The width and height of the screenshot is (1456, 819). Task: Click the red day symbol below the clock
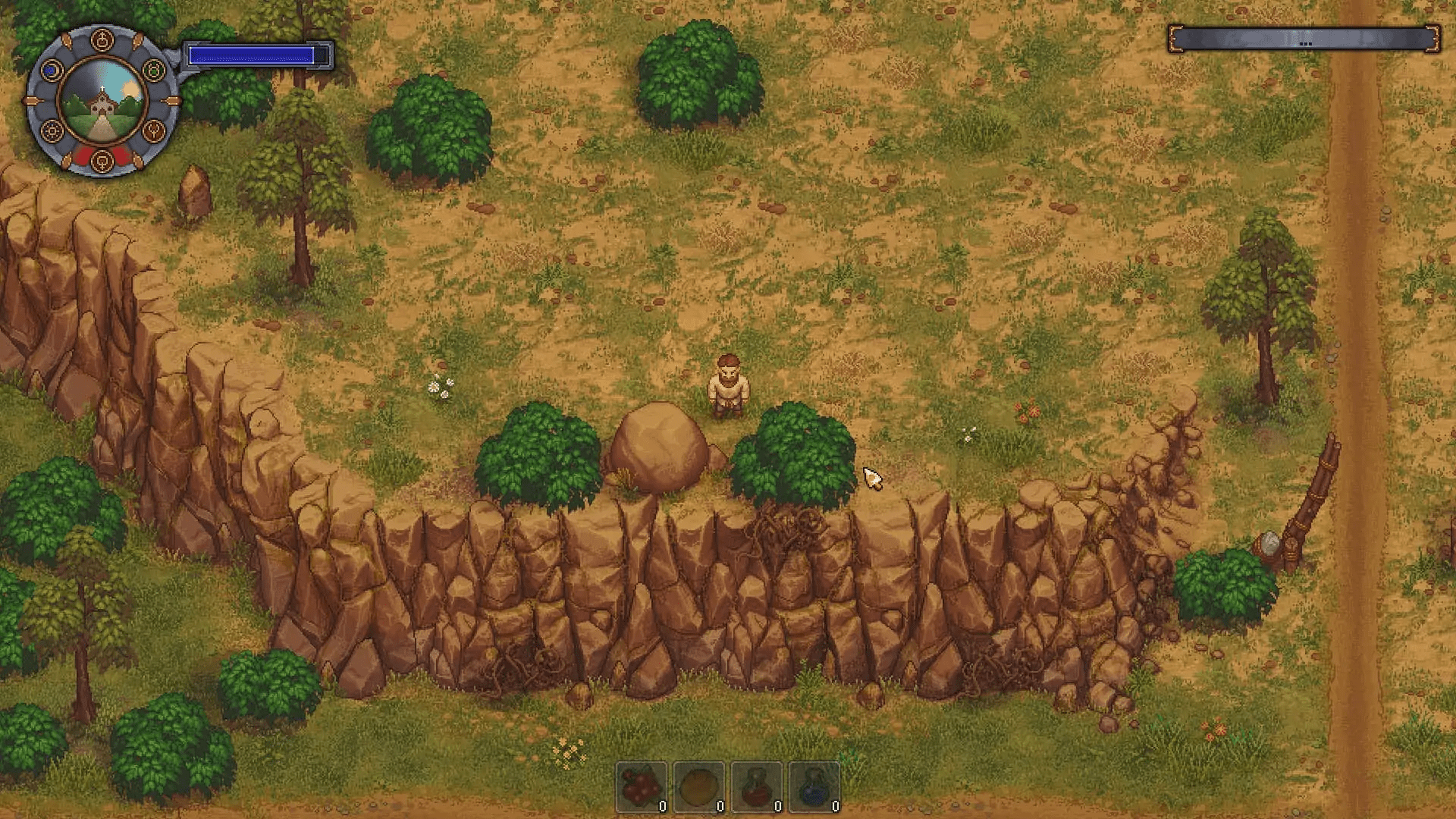(102, 161)
